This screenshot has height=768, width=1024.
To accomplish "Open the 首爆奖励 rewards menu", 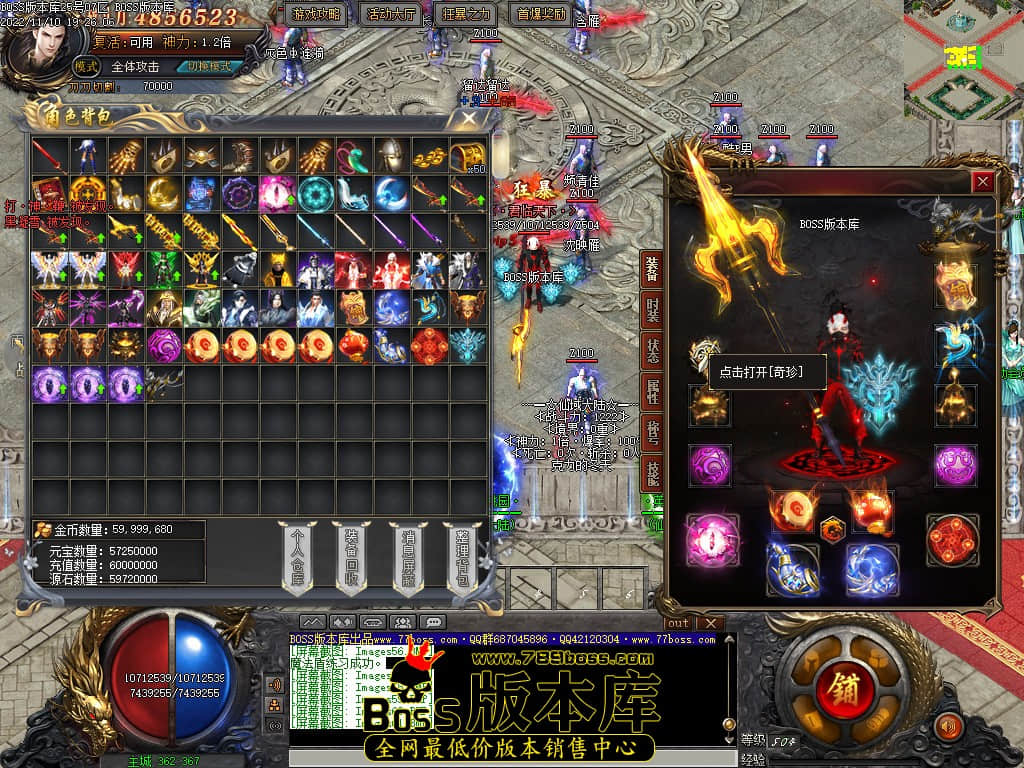I will coord(540,14).
